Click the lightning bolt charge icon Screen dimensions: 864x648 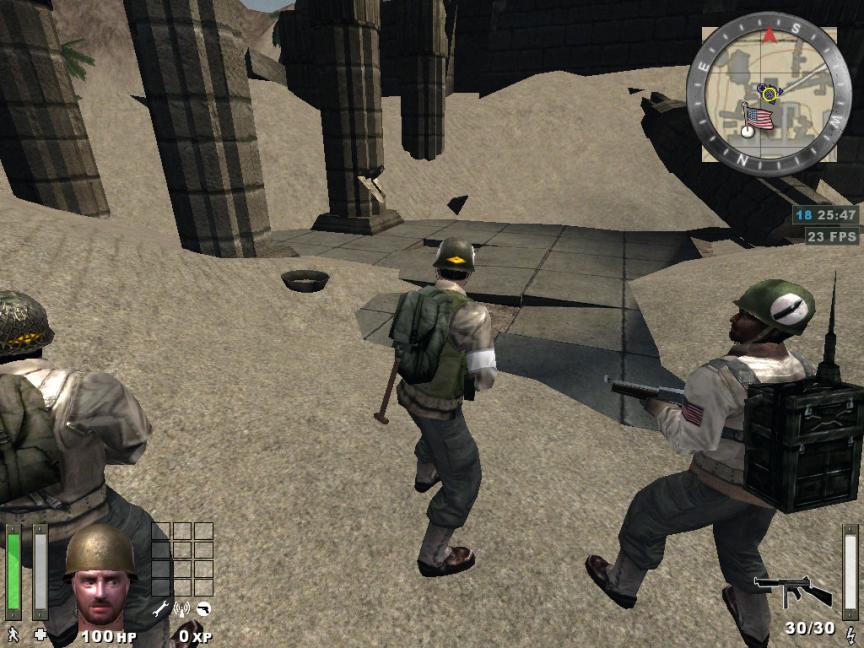click(850, 633)
